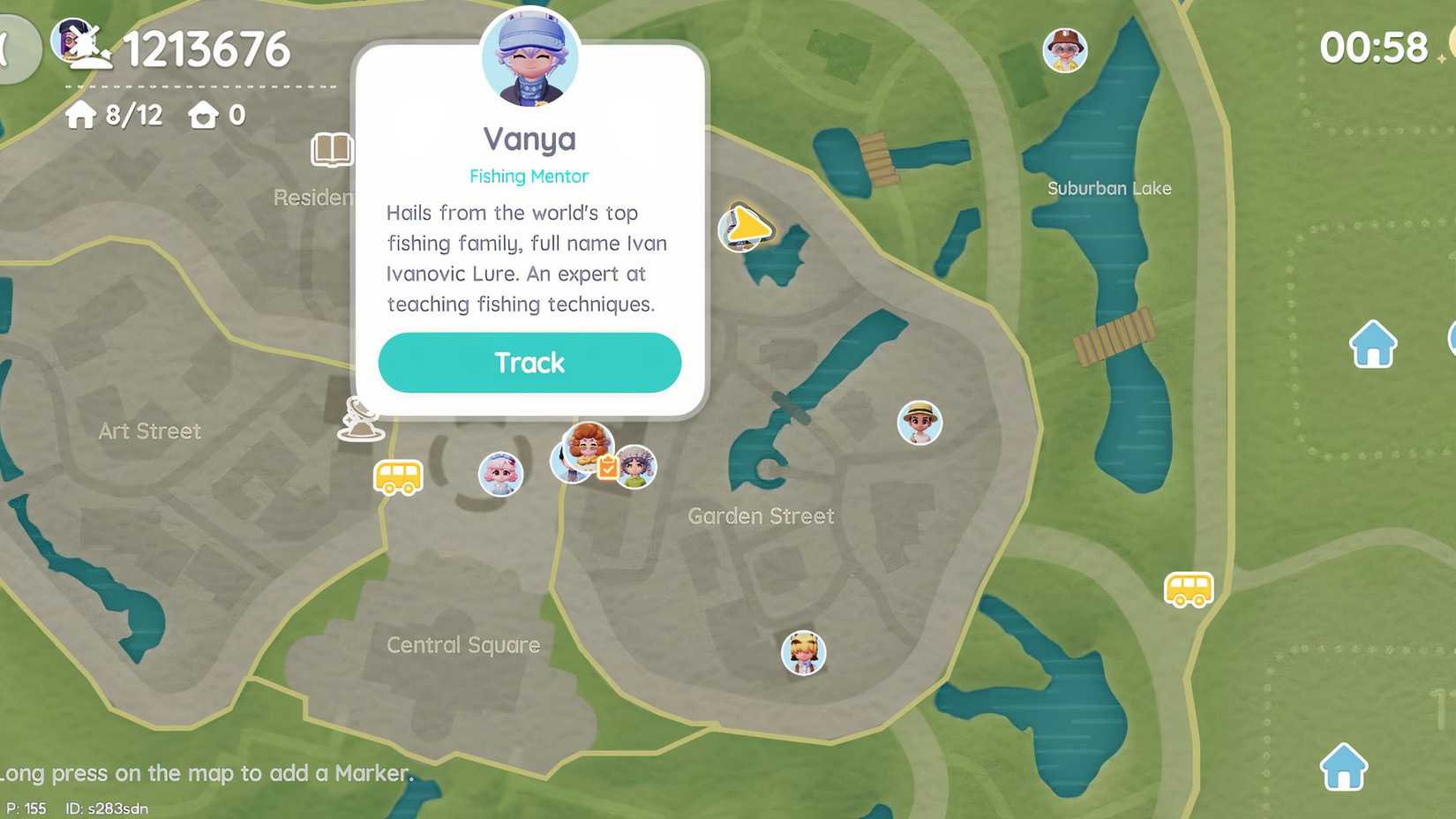Select the straw-hat NPC on Garden Street
This screenshot has width=1456, height=819.
coord(919,424)
